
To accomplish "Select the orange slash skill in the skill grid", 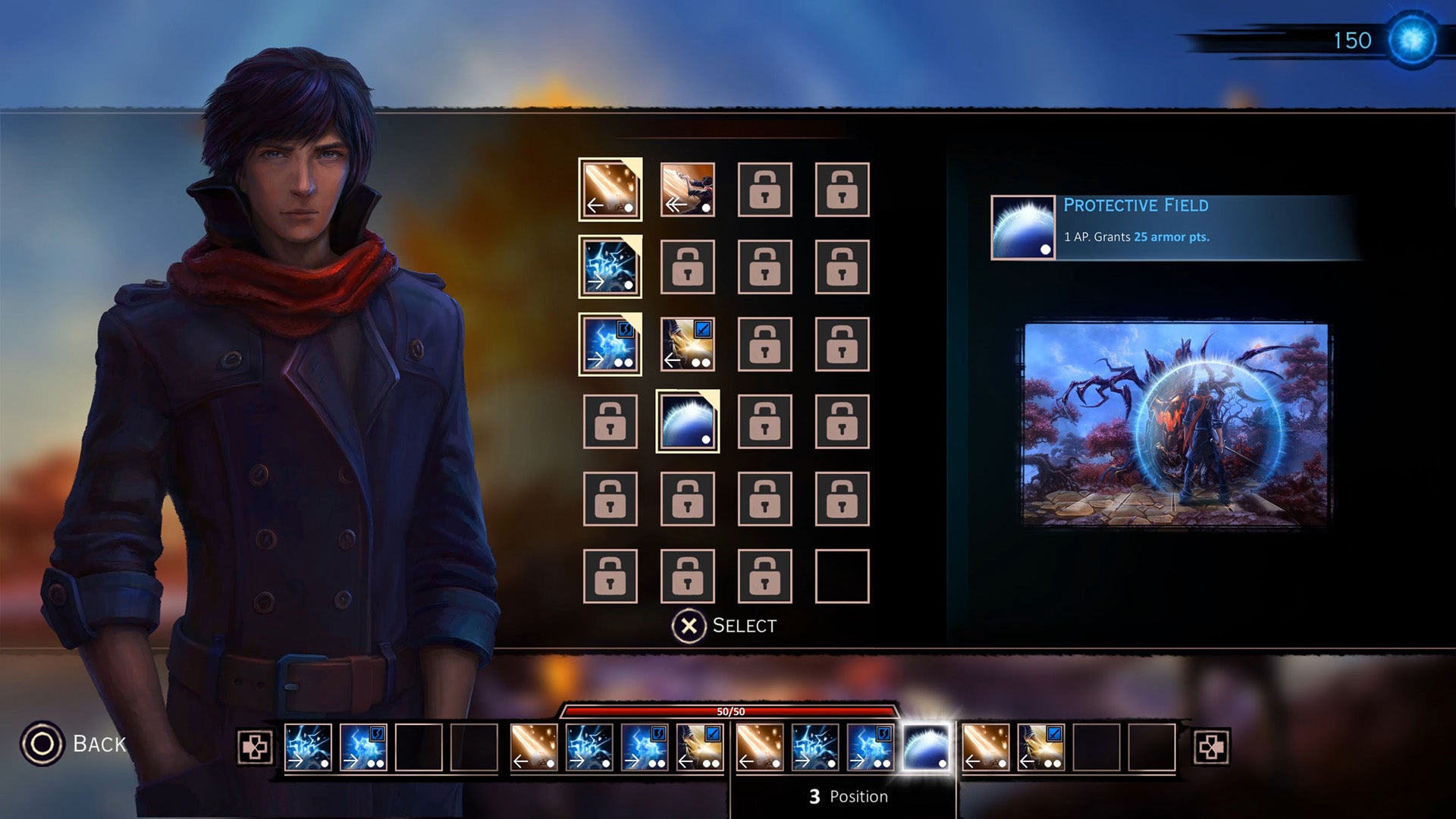I will coord(610,190).
